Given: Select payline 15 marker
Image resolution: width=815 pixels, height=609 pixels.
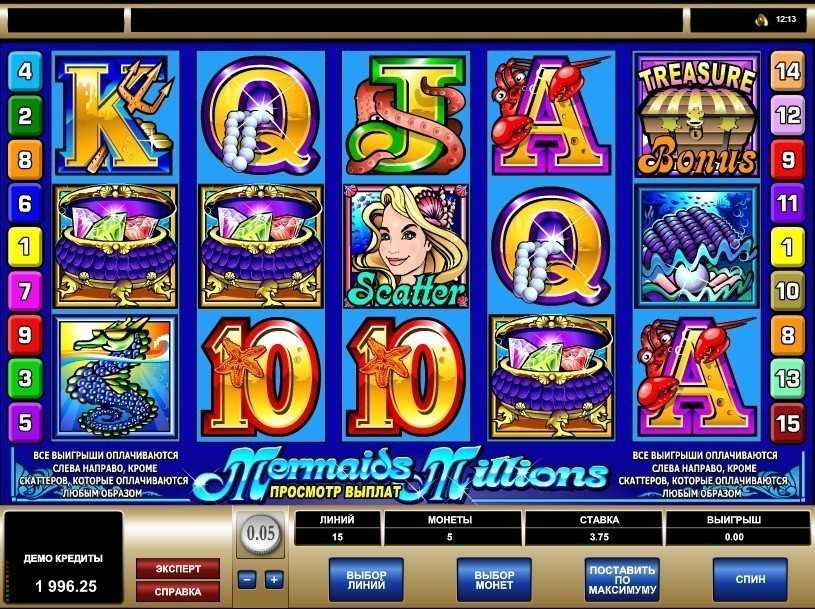Looking at the screenshot, I should (788, 421).
